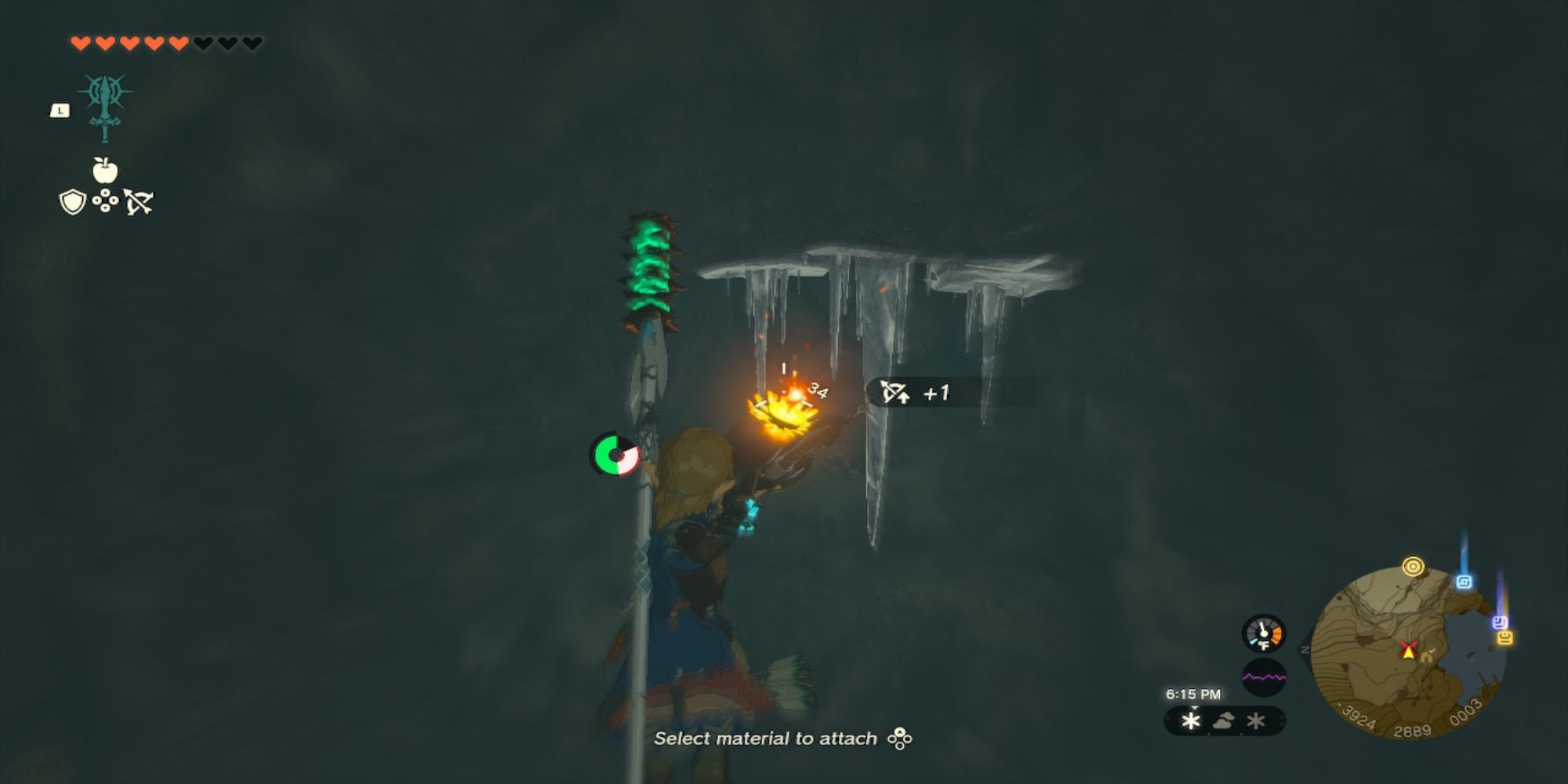Expand the d-pad material selector
The image size is (1568, 784).
[105, 200]
